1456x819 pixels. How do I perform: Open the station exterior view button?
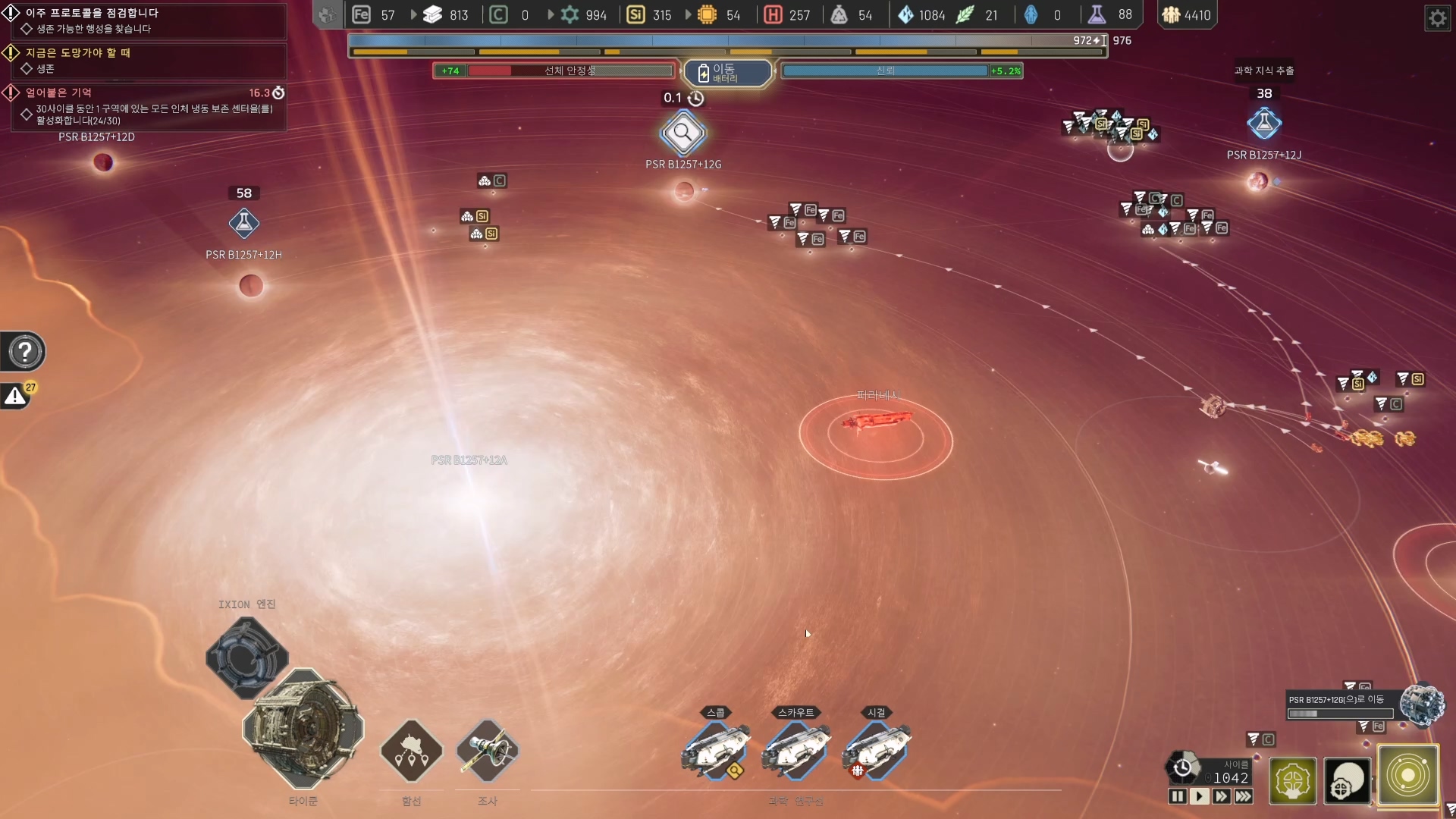tap(1347, 780)
